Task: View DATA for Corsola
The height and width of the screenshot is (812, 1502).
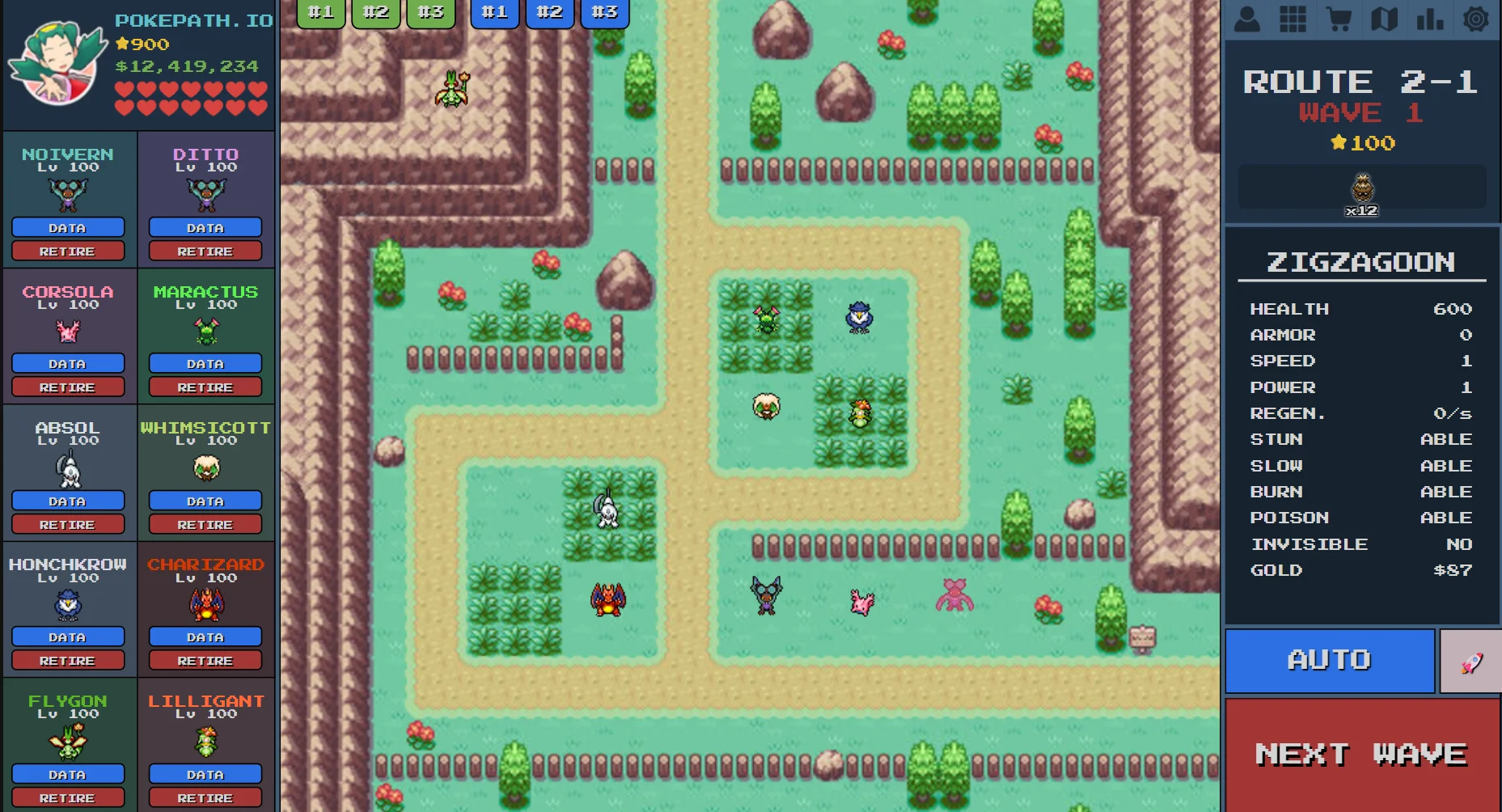Action: click(x=68, y=363)
